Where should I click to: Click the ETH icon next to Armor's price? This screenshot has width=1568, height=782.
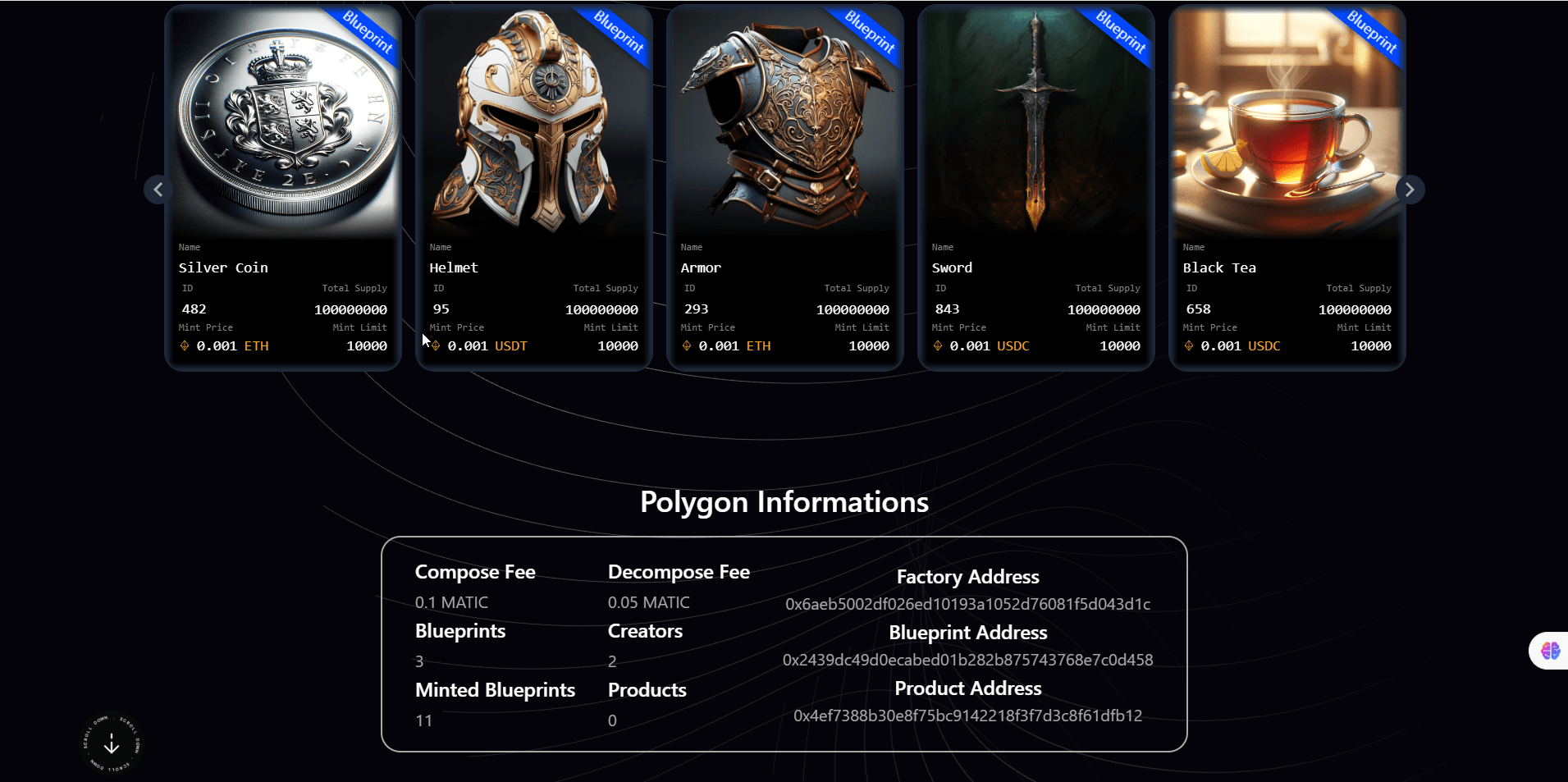click(687, 345)
